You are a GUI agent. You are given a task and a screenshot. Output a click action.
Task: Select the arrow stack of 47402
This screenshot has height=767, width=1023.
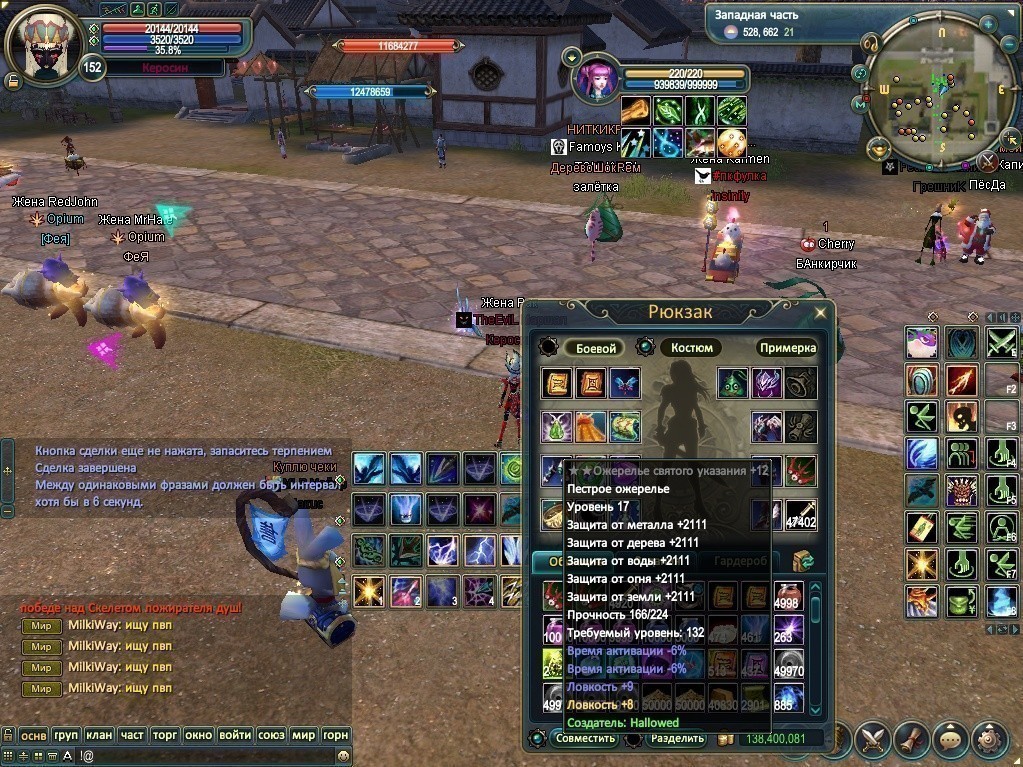coord(801,515)
